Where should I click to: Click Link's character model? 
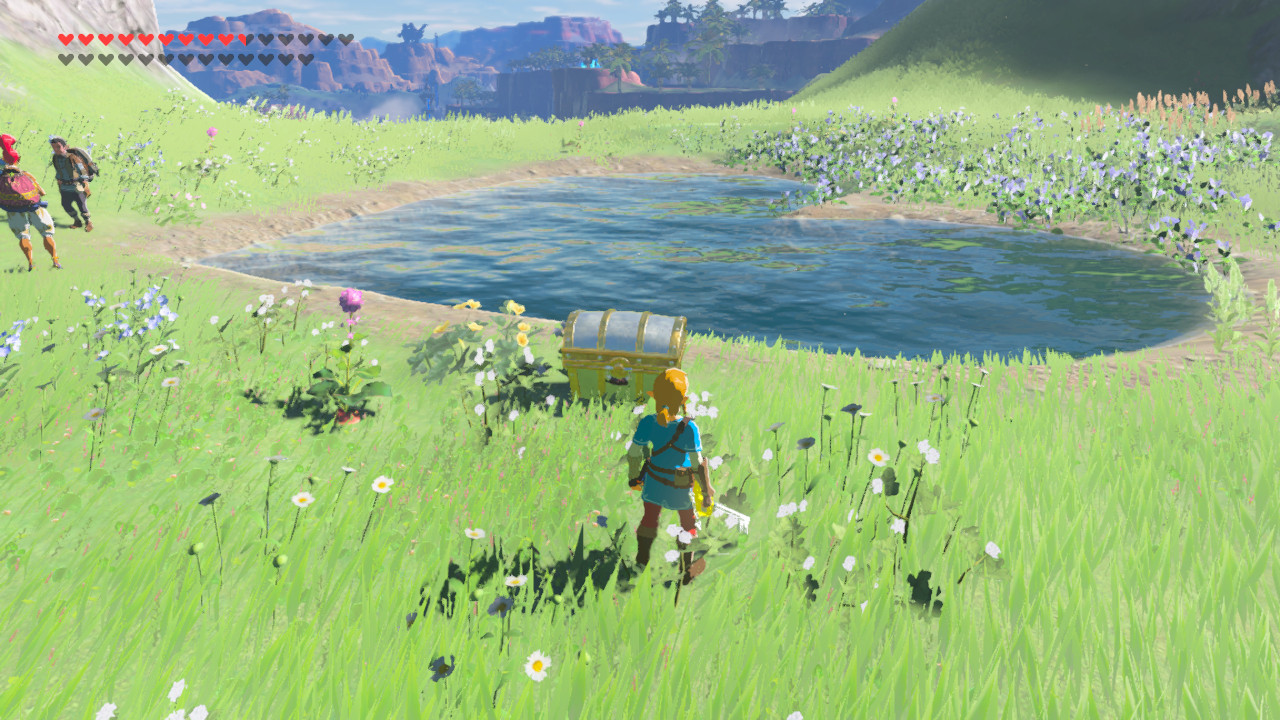click(665, 470)
